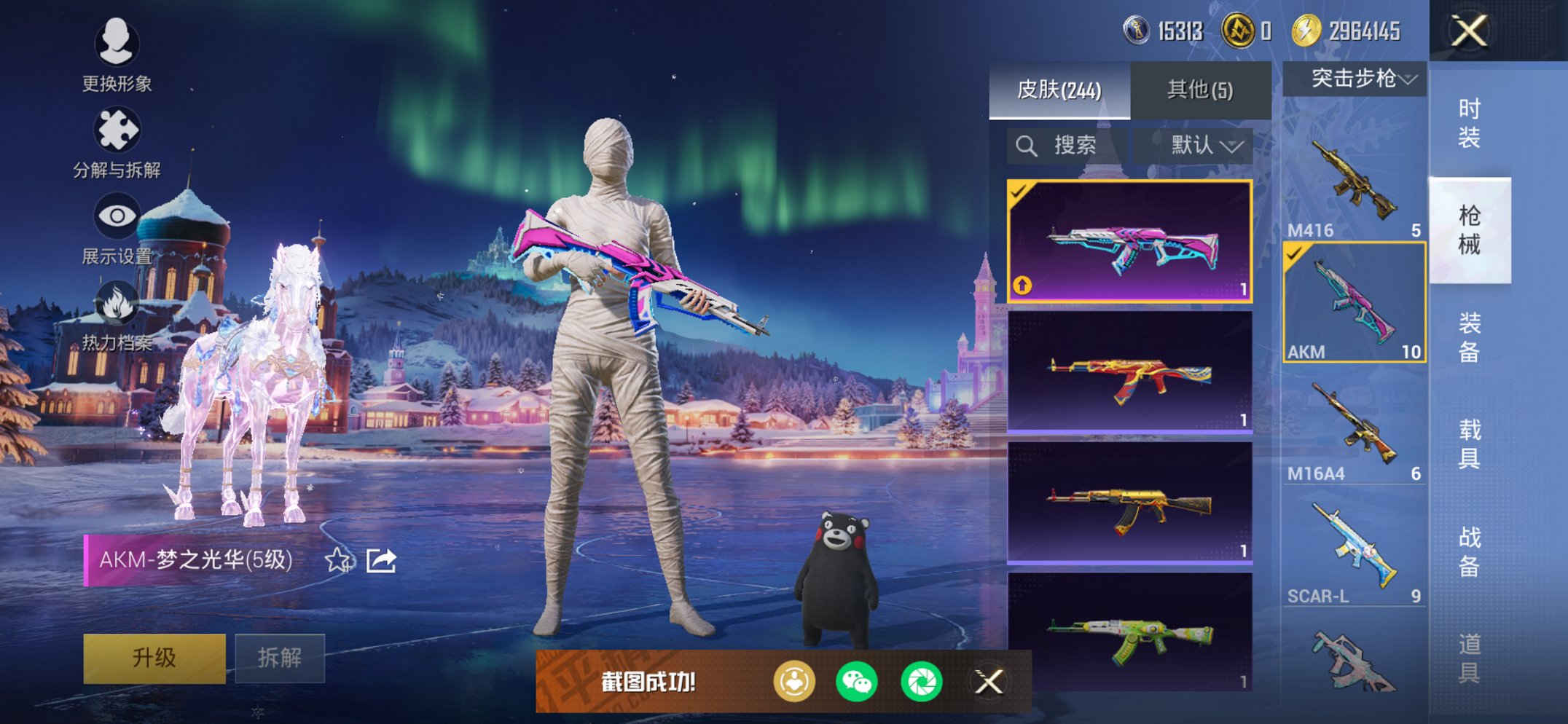Open 展示设置 display settings
This screenshot has width=1568, height=724.
pos(117,229)
